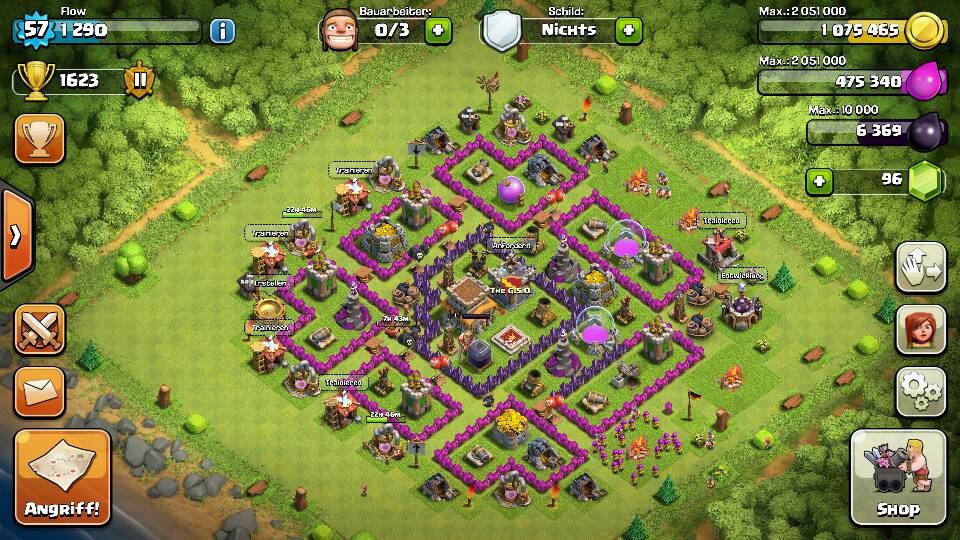Screen dimensions: 960x540
Task: Start an attack with Angriff! button
Action: (x=62, y=477)
